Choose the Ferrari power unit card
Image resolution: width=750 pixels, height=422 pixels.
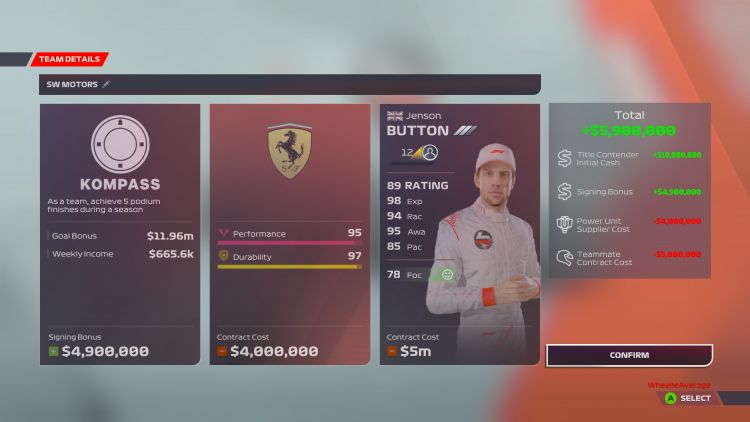click(x=290, y=234)
